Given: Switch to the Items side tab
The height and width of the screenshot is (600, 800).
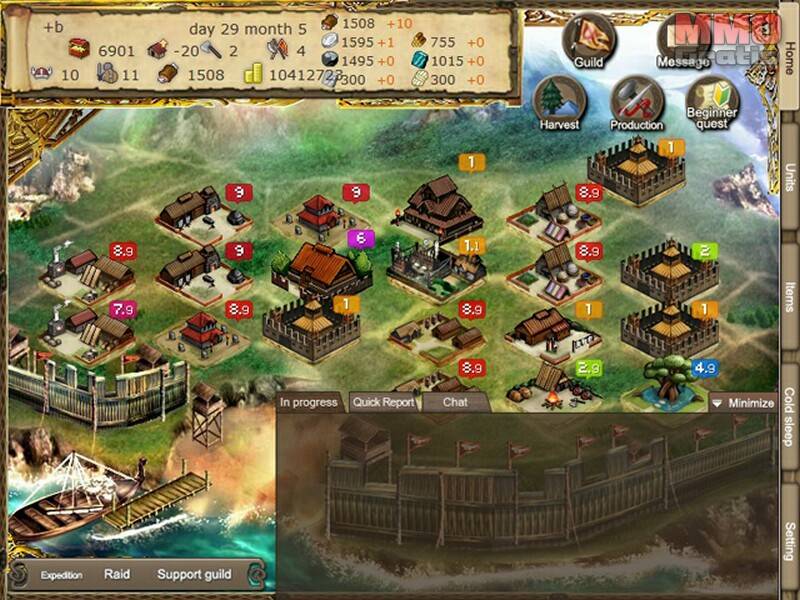Looking at the screenshot, I should [789, 297].
